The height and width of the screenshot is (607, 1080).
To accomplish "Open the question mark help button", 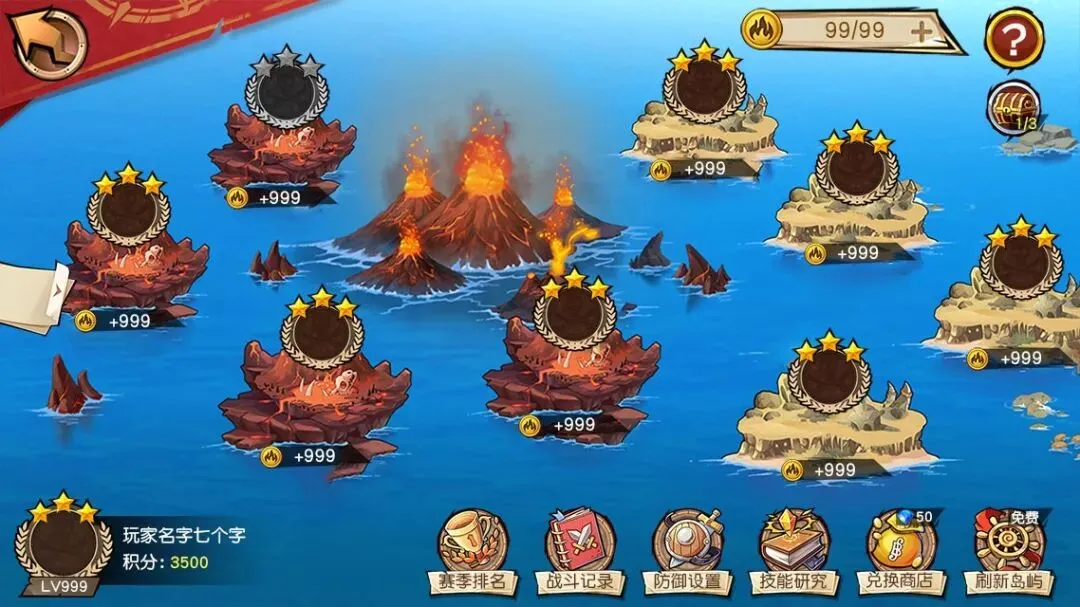I will (1014, 40).
